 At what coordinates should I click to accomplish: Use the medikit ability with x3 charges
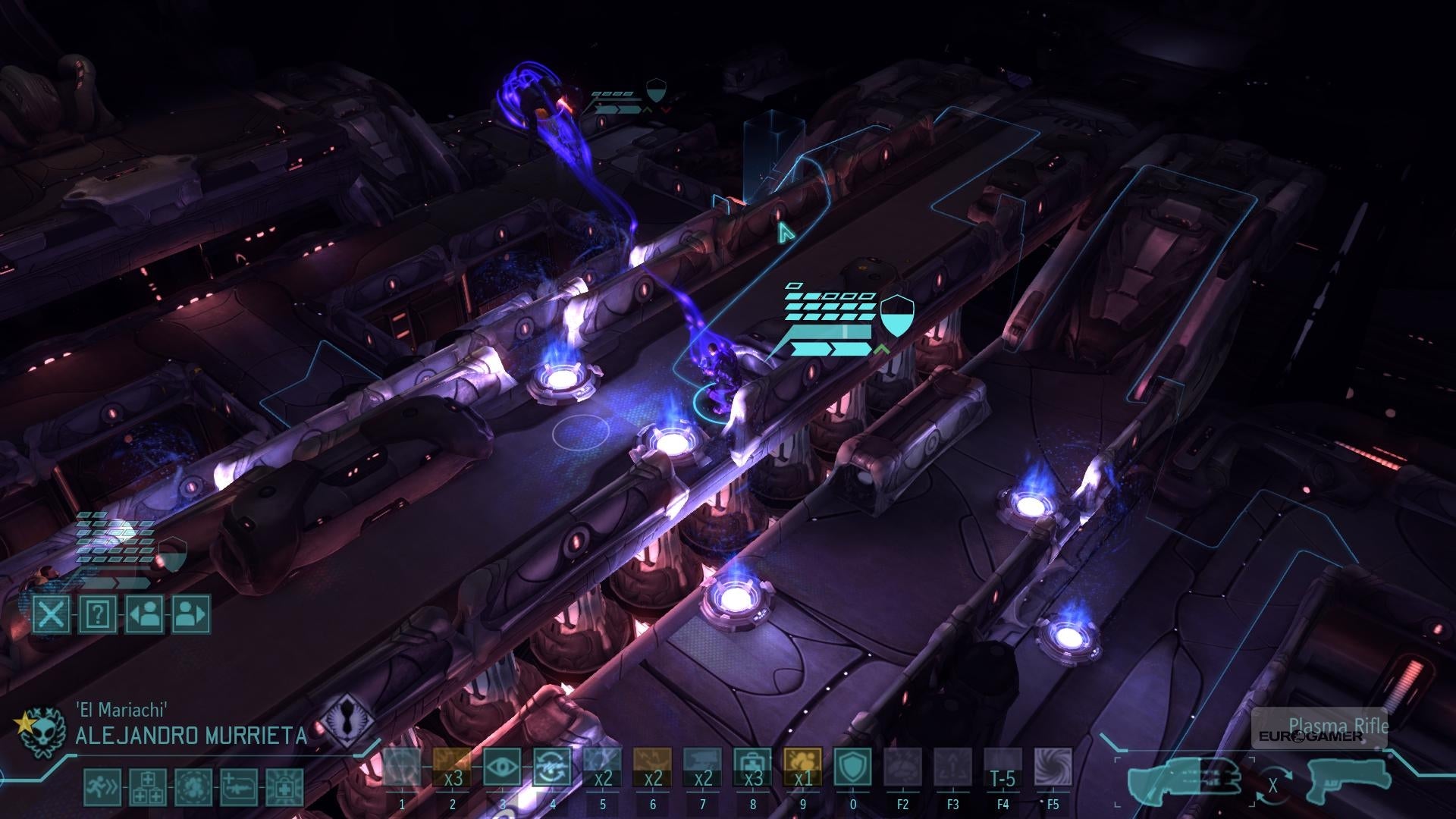pyautogui.click(x=752, y=767)
